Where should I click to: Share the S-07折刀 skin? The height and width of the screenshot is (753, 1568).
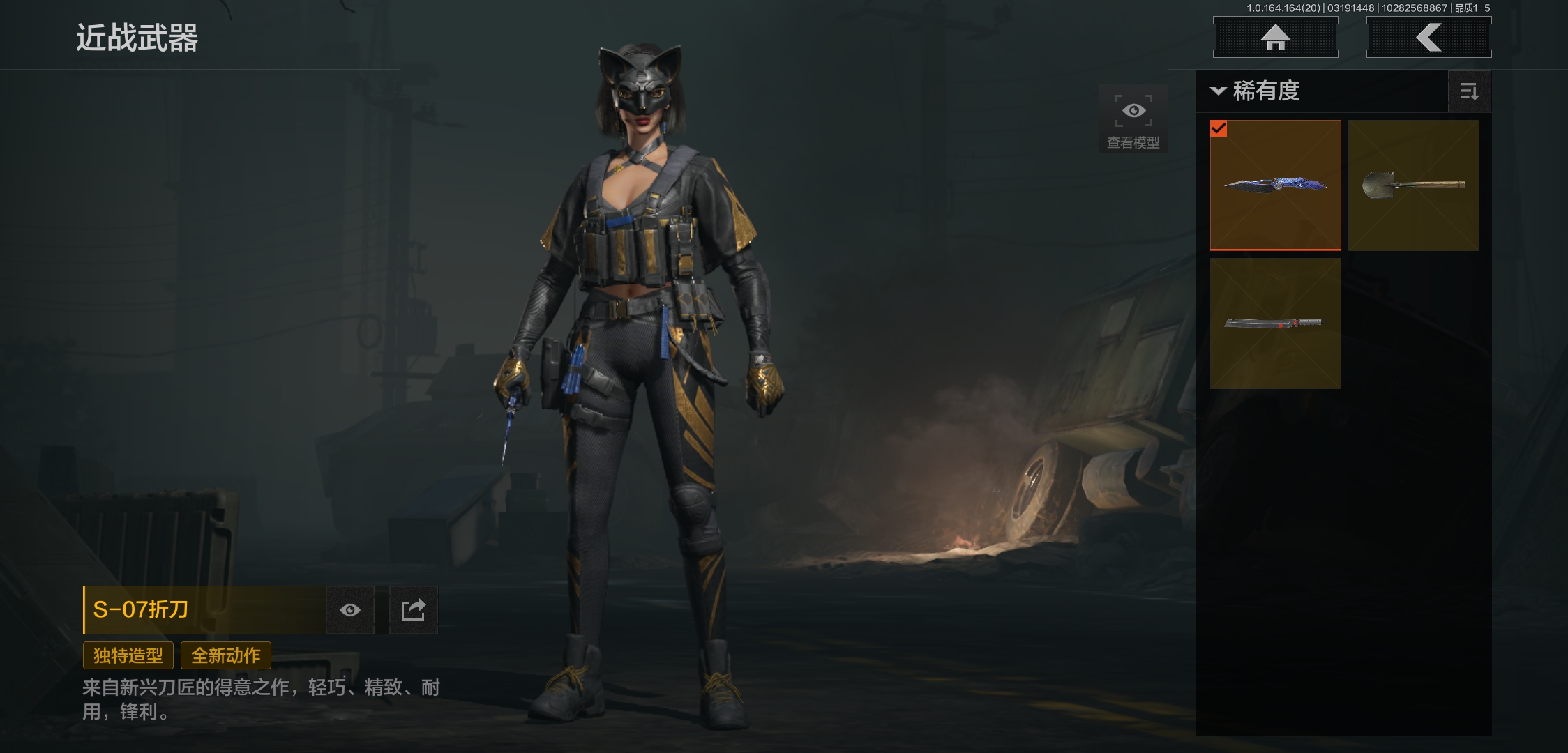[413, 610]
